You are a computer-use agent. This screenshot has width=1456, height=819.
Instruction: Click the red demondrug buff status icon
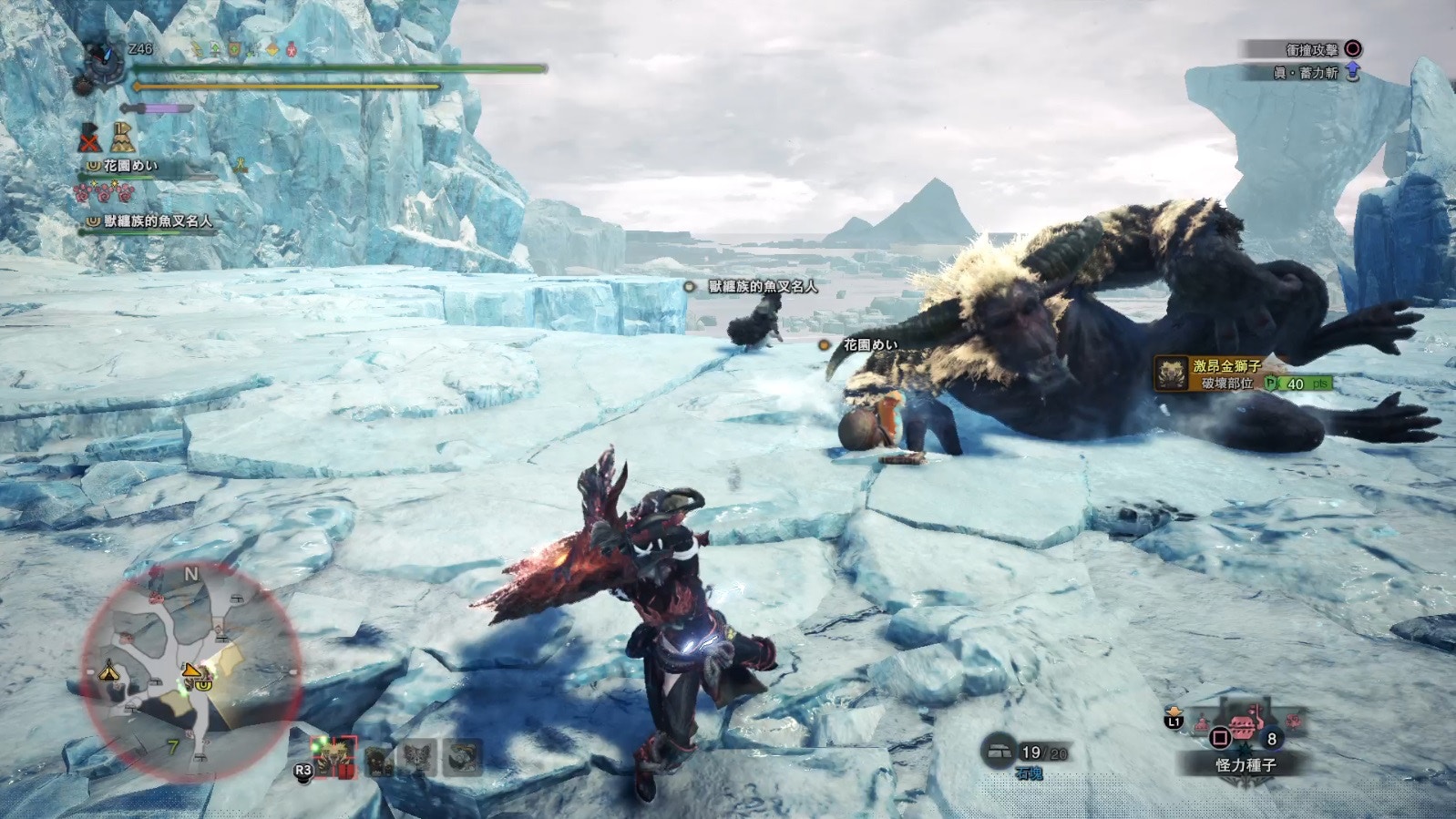[292, 49]
